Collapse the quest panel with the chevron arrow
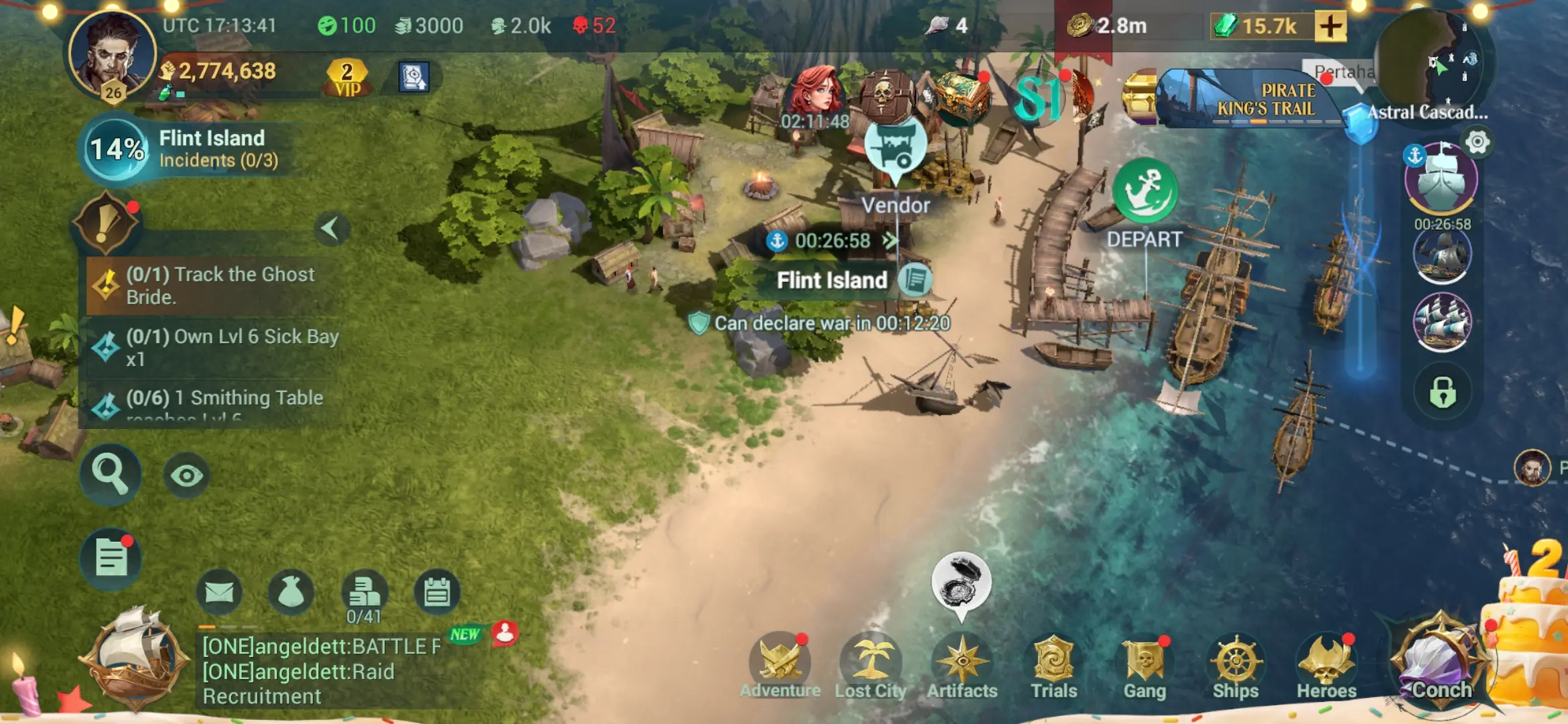The height and width of the screenshot is (724, 1568). point(334,229)
